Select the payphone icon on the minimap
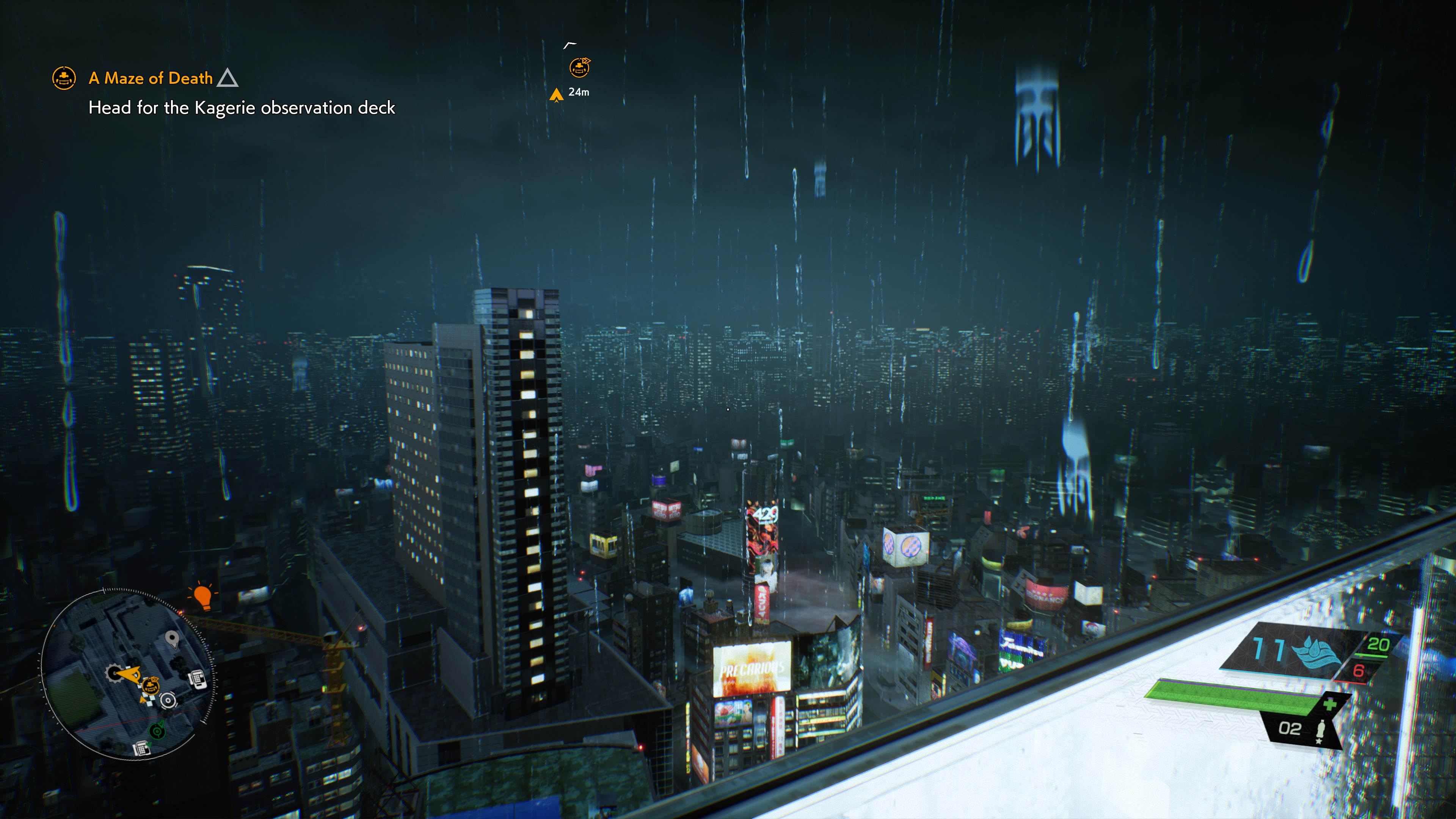1456x819 pixels. tap(198, 679)
